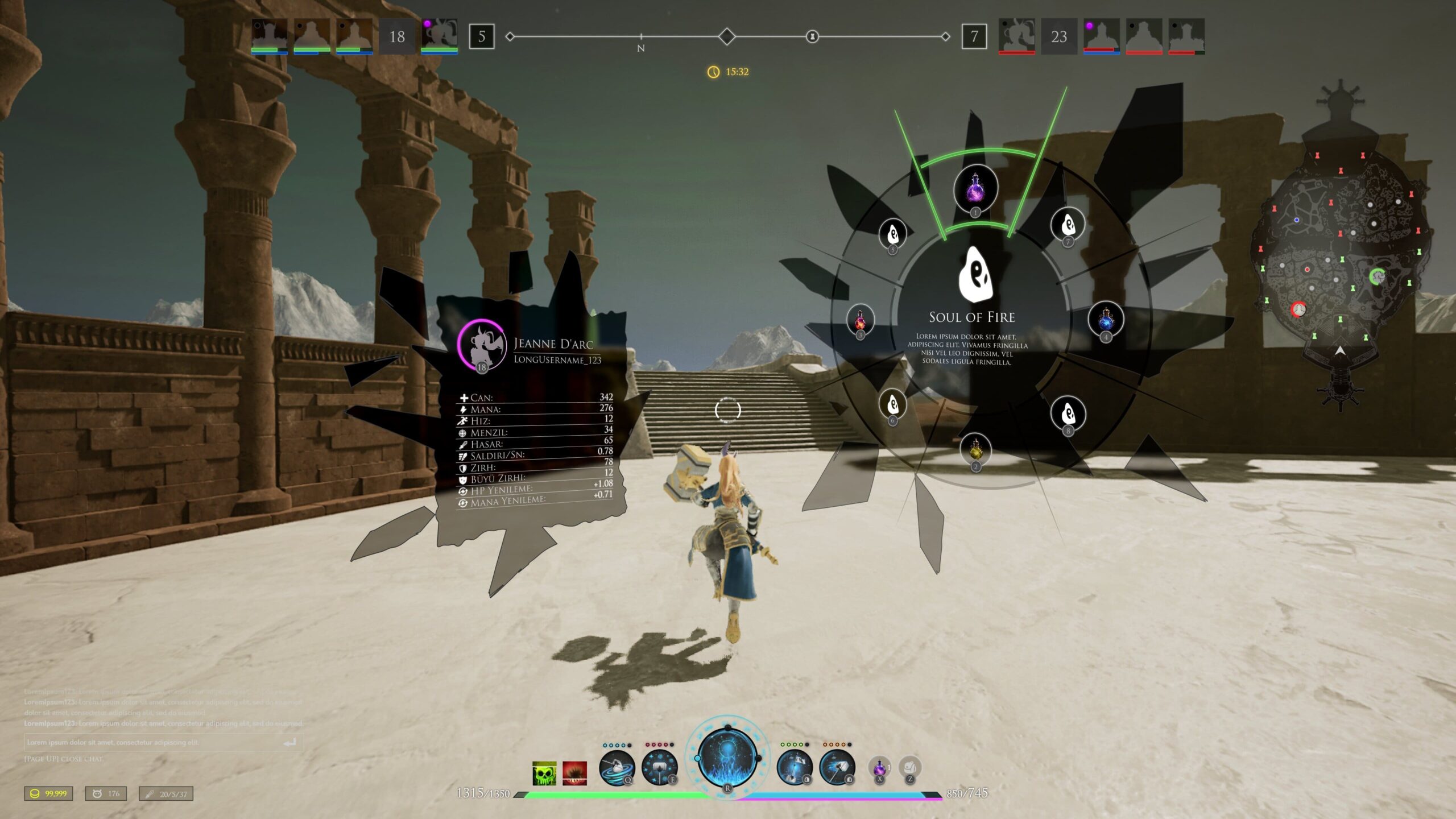This screenshot has height=819, width=1456.
Task: Send the chat message with the enter arrow
Action: click(290, 742)
